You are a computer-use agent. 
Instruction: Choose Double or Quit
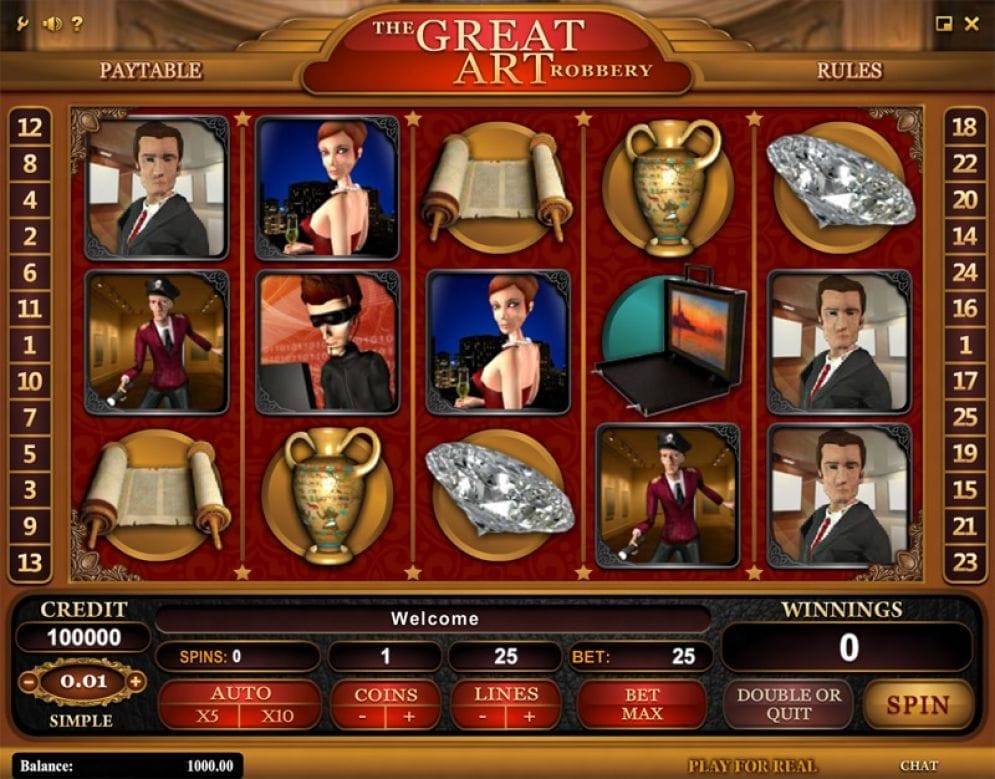pyautogui.click(x=789, y=704)
